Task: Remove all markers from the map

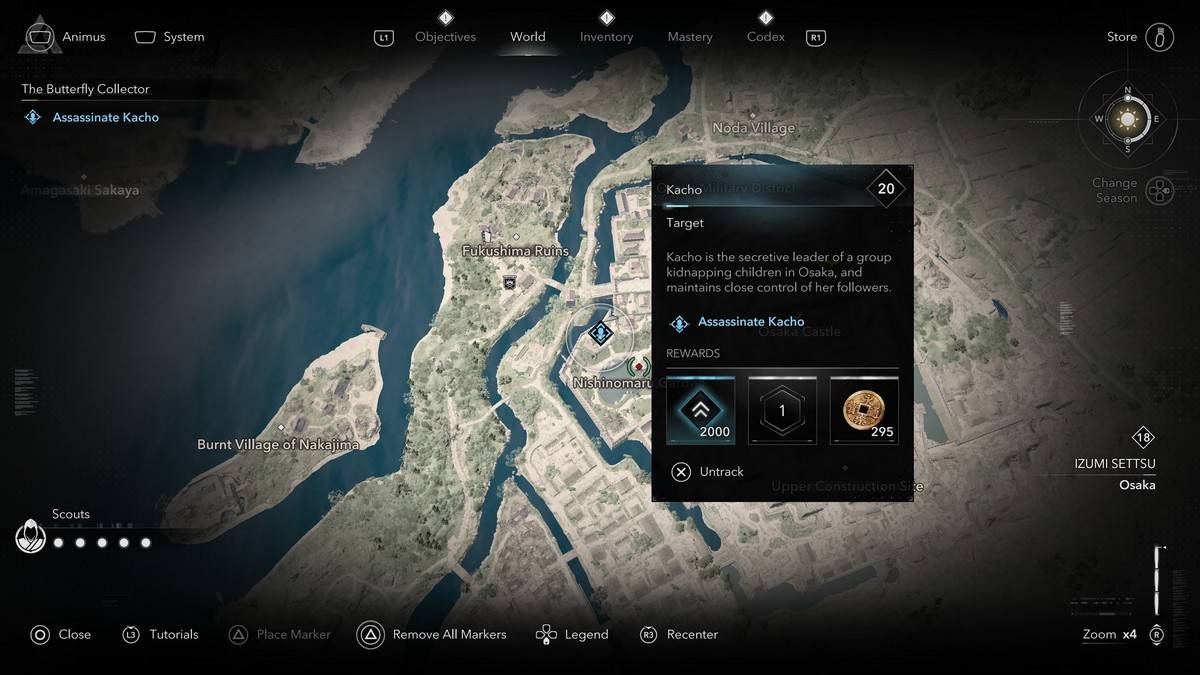Action: (432, 634)
